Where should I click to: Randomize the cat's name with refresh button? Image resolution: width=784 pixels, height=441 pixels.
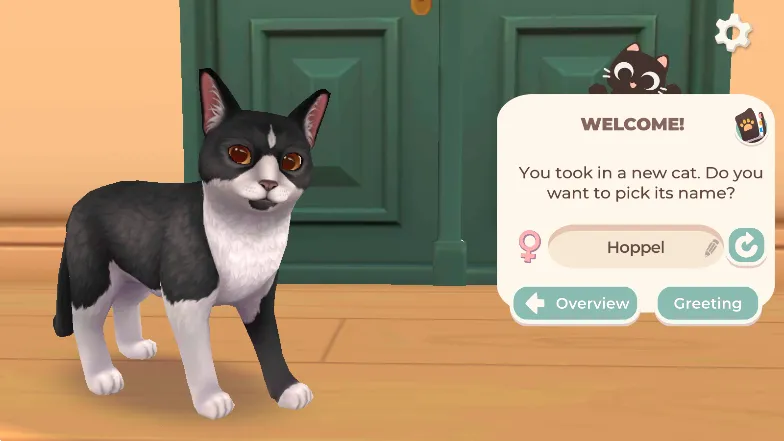tap(746, 246)
